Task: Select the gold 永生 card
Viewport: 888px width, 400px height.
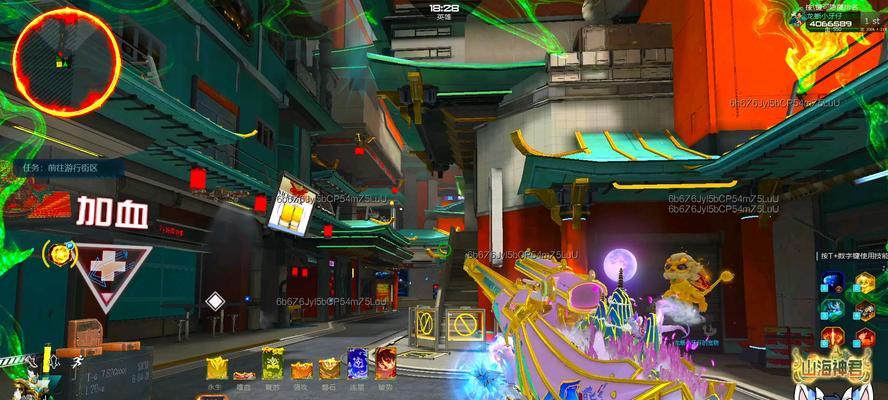Action: [215, 367]
